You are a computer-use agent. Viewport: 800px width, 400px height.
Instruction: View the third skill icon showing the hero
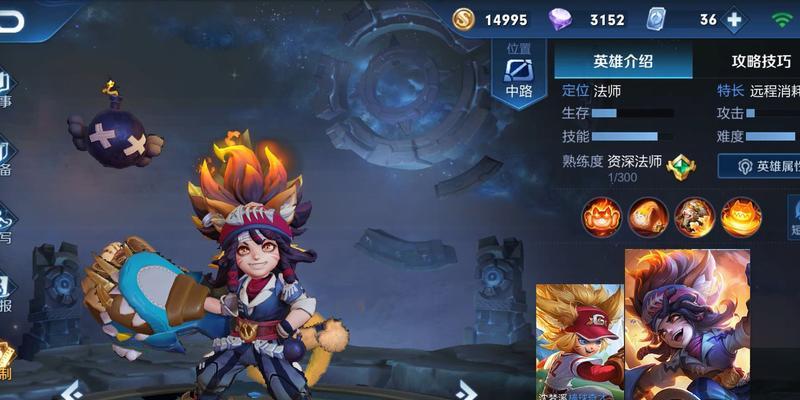point(694,216)
